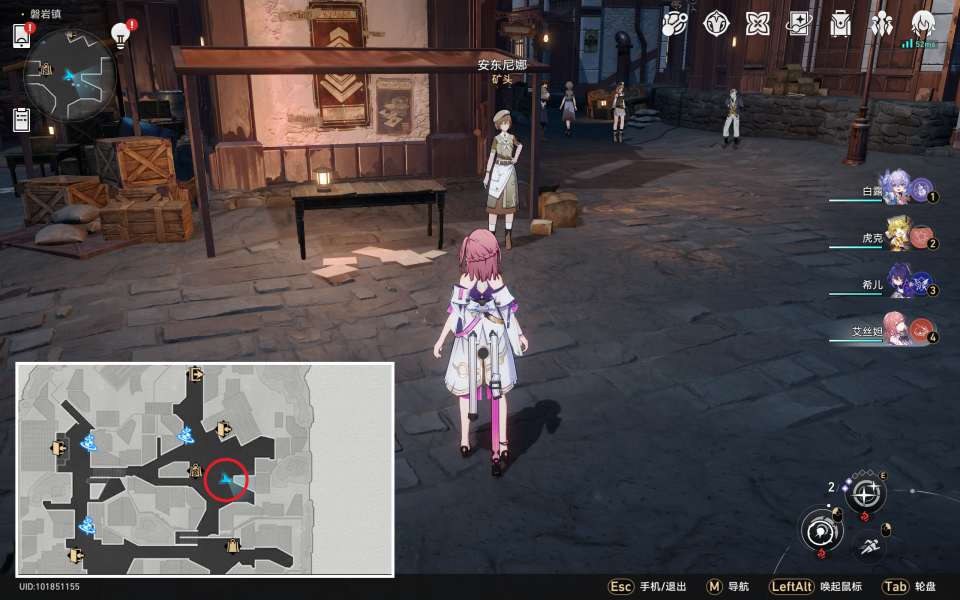Open the phone menu icon
The height and width of the screenshot is (600, 960).
[x=21, y=36]
